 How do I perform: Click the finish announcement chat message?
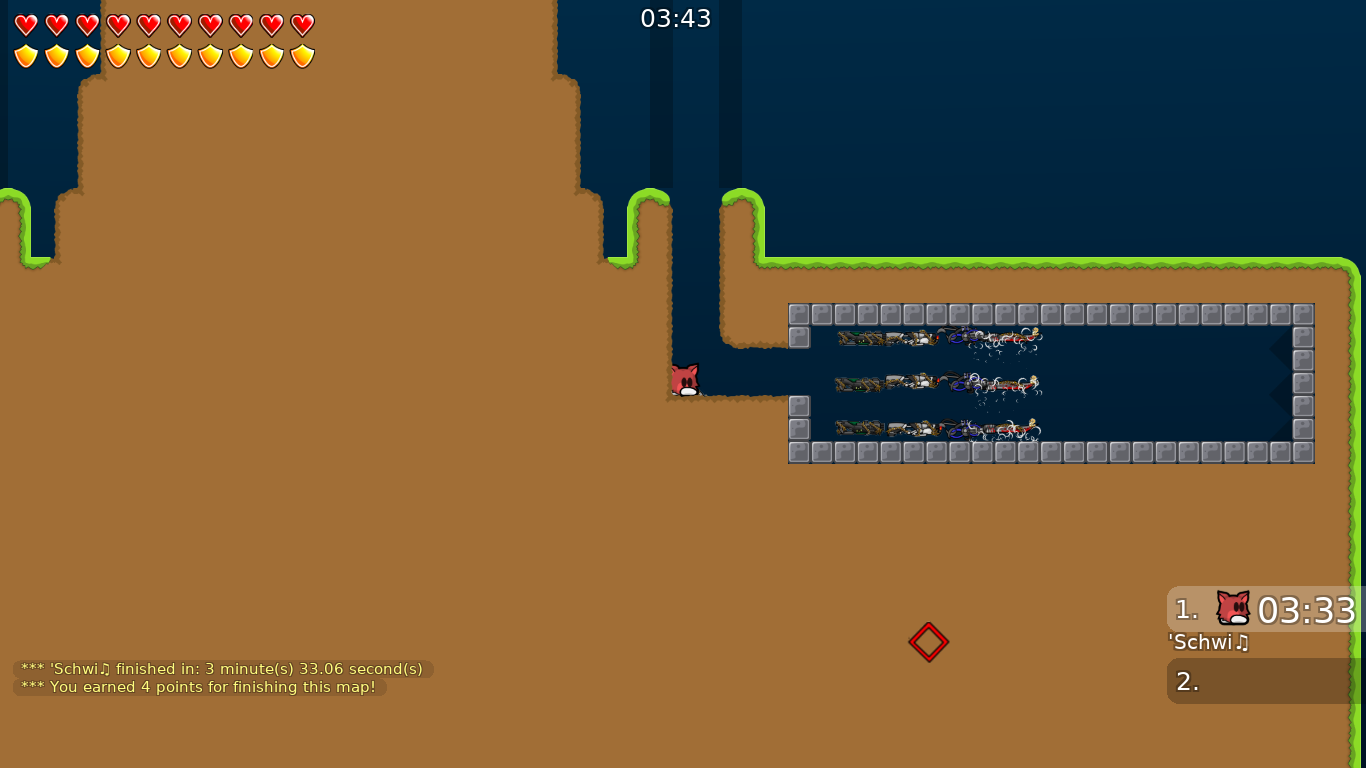coord(220,668)
